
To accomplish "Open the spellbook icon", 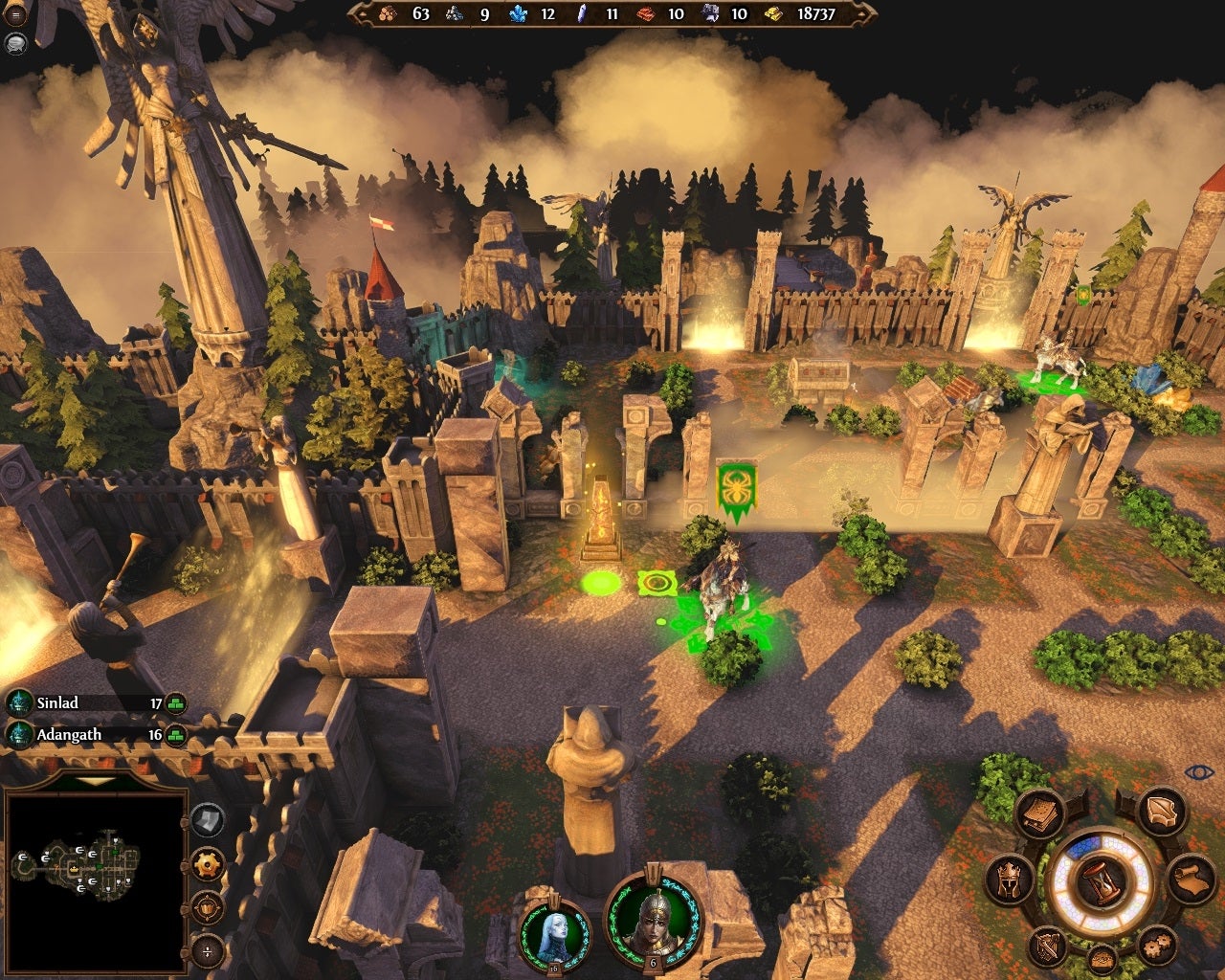I will (x=1038, y=813).
